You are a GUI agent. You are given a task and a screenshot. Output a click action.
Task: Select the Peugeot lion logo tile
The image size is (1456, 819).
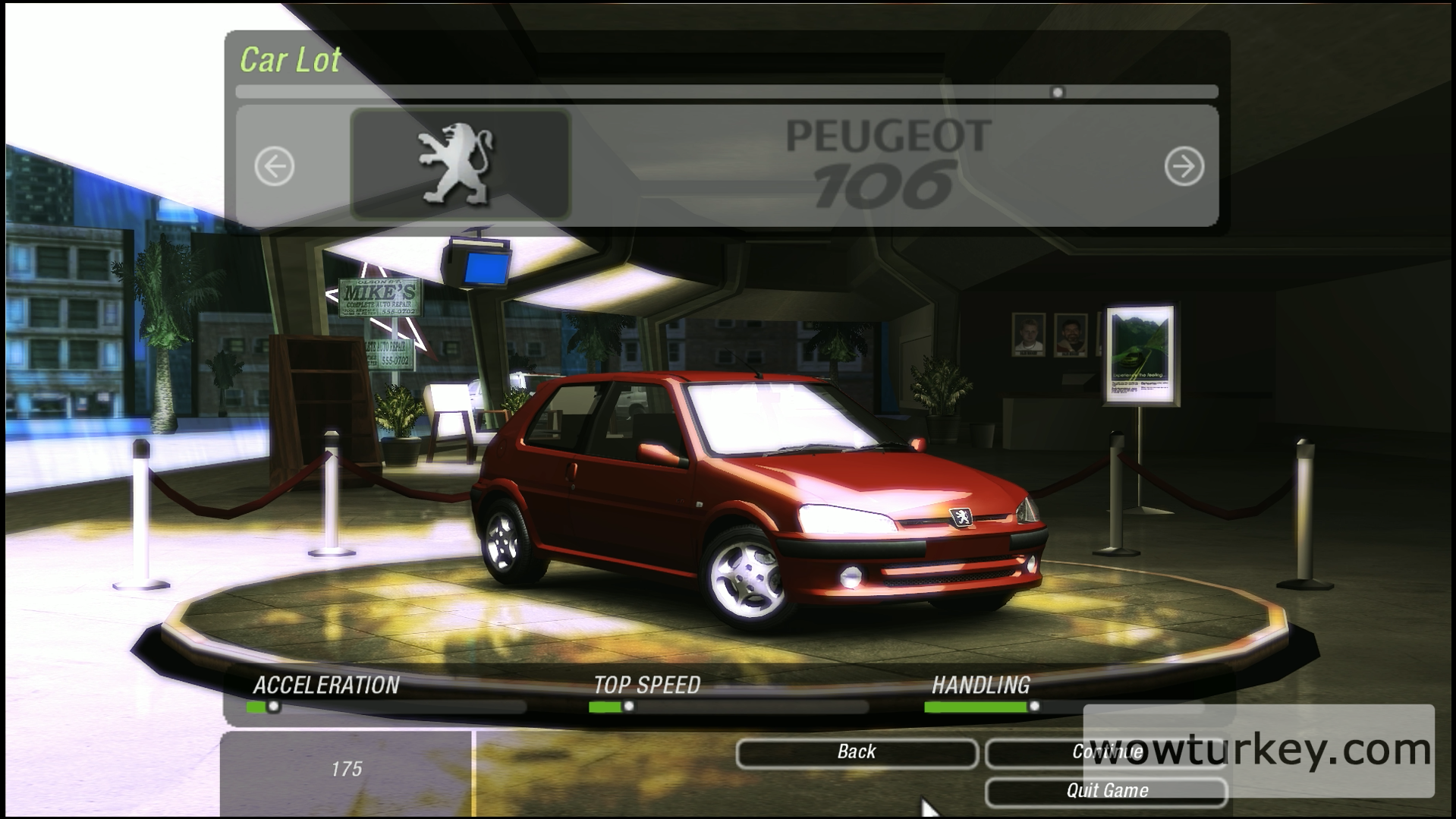click(460, 165)
